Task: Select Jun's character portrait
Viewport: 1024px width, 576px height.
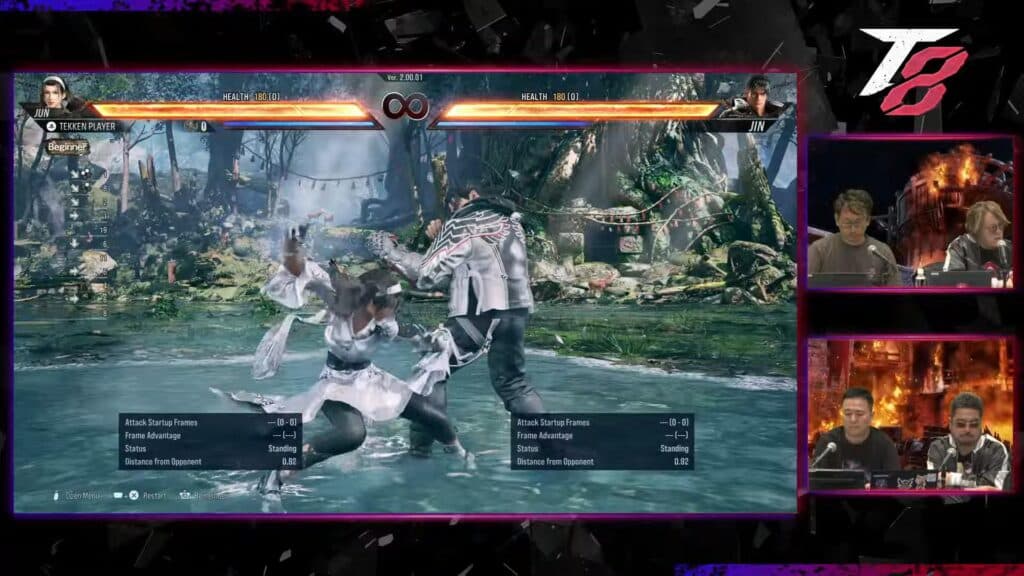Action: coord(52,94)
